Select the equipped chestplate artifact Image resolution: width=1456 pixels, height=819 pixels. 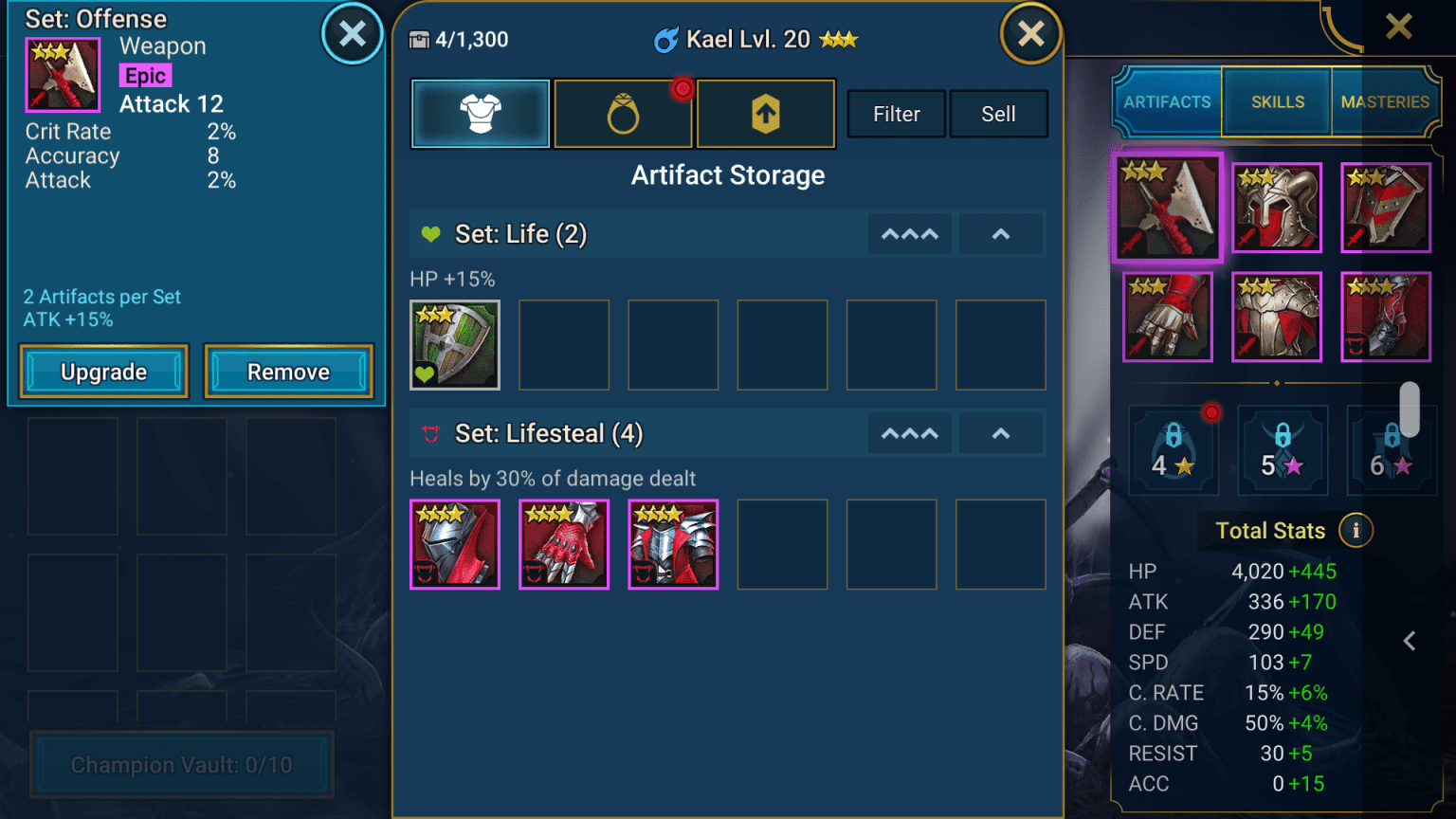pos(1277,317)
